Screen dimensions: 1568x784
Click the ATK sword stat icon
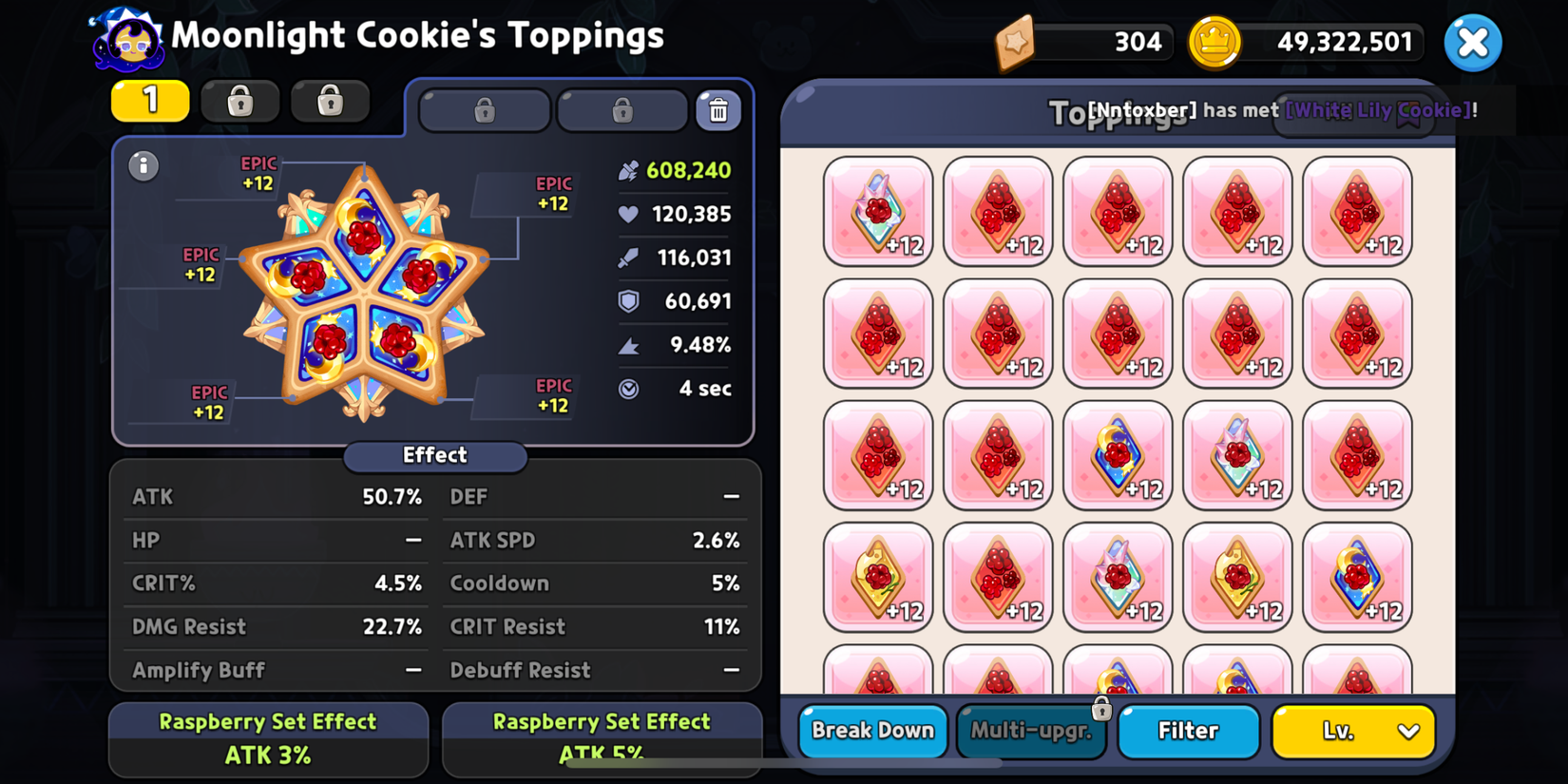click(x=629, y=258)
